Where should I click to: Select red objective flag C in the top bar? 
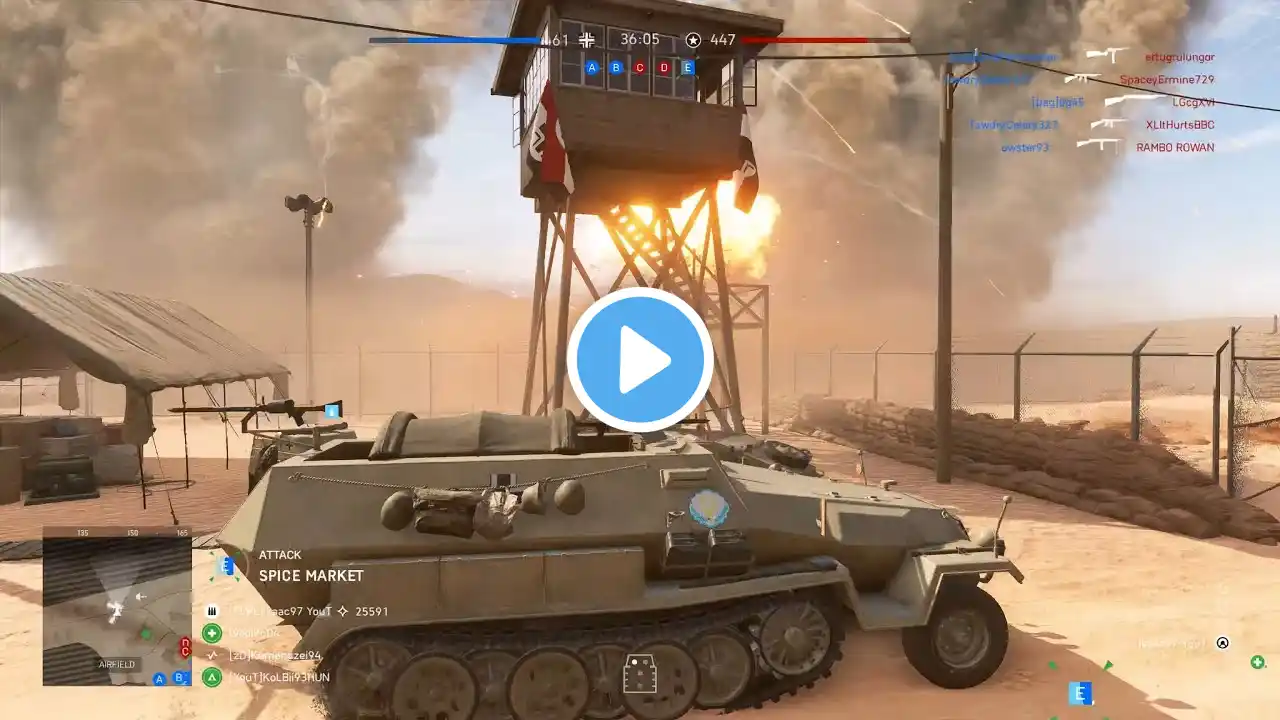[640, 68]
